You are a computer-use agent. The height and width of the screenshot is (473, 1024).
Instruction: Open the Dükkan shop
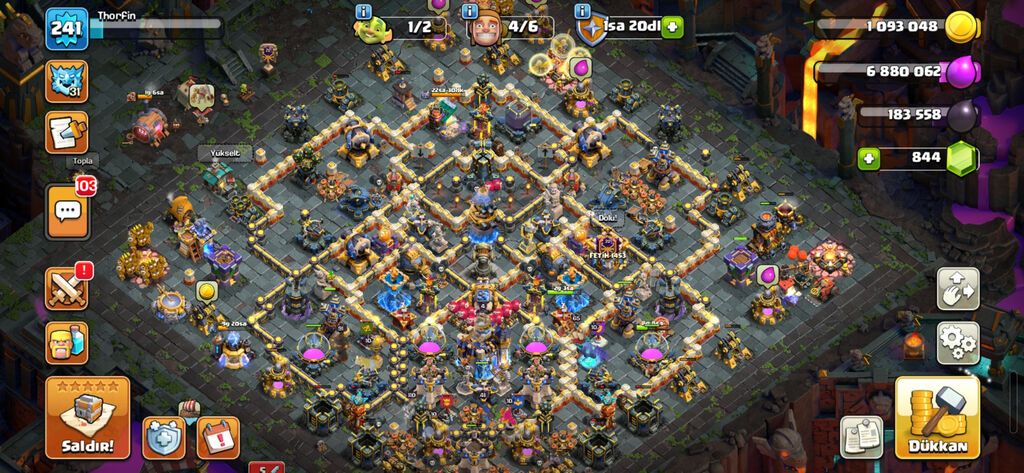[x=936, y=418]
